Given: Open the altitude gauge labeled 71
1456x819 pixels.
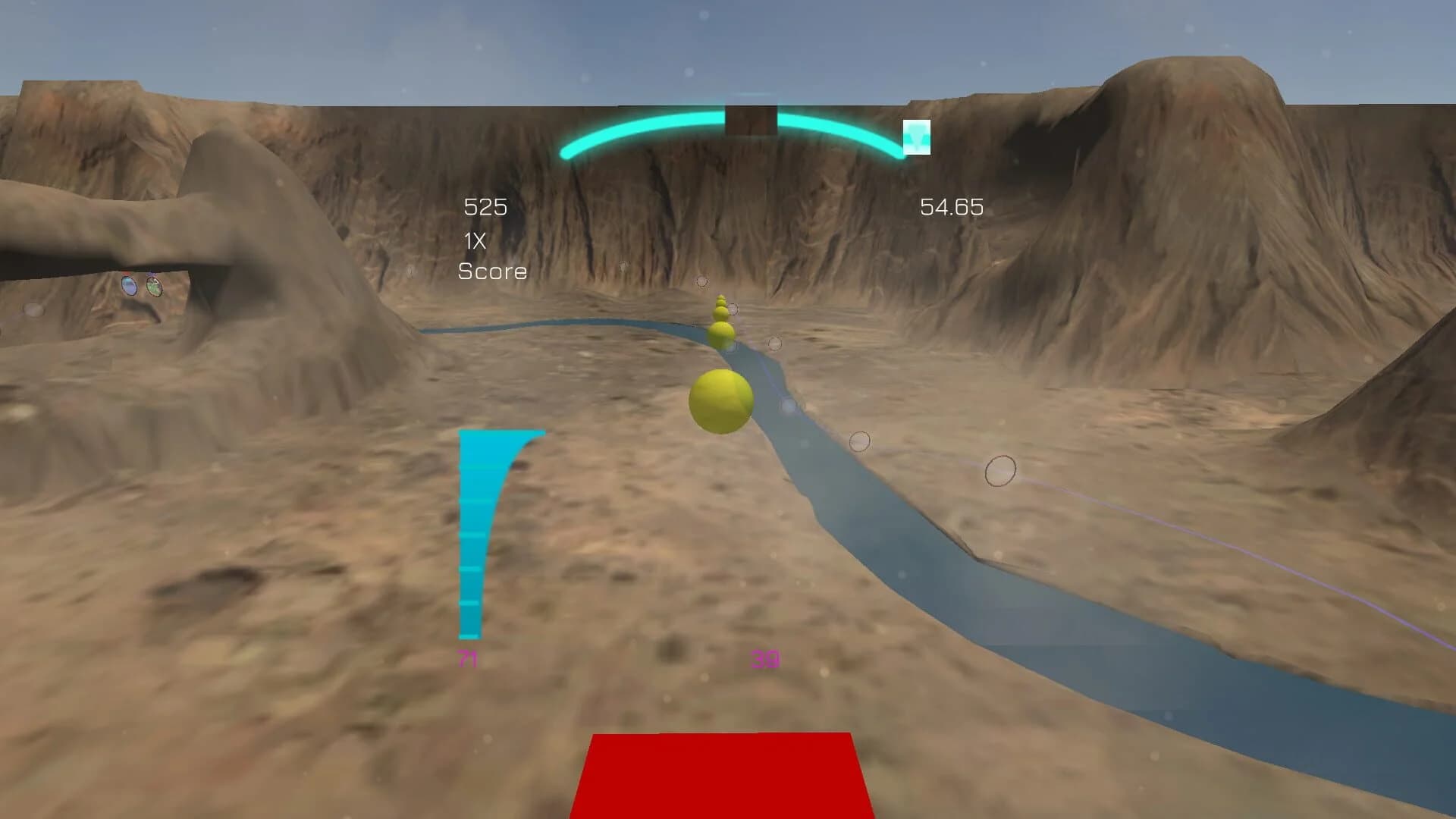Looking at the screenshot, I should click(469, 657).
